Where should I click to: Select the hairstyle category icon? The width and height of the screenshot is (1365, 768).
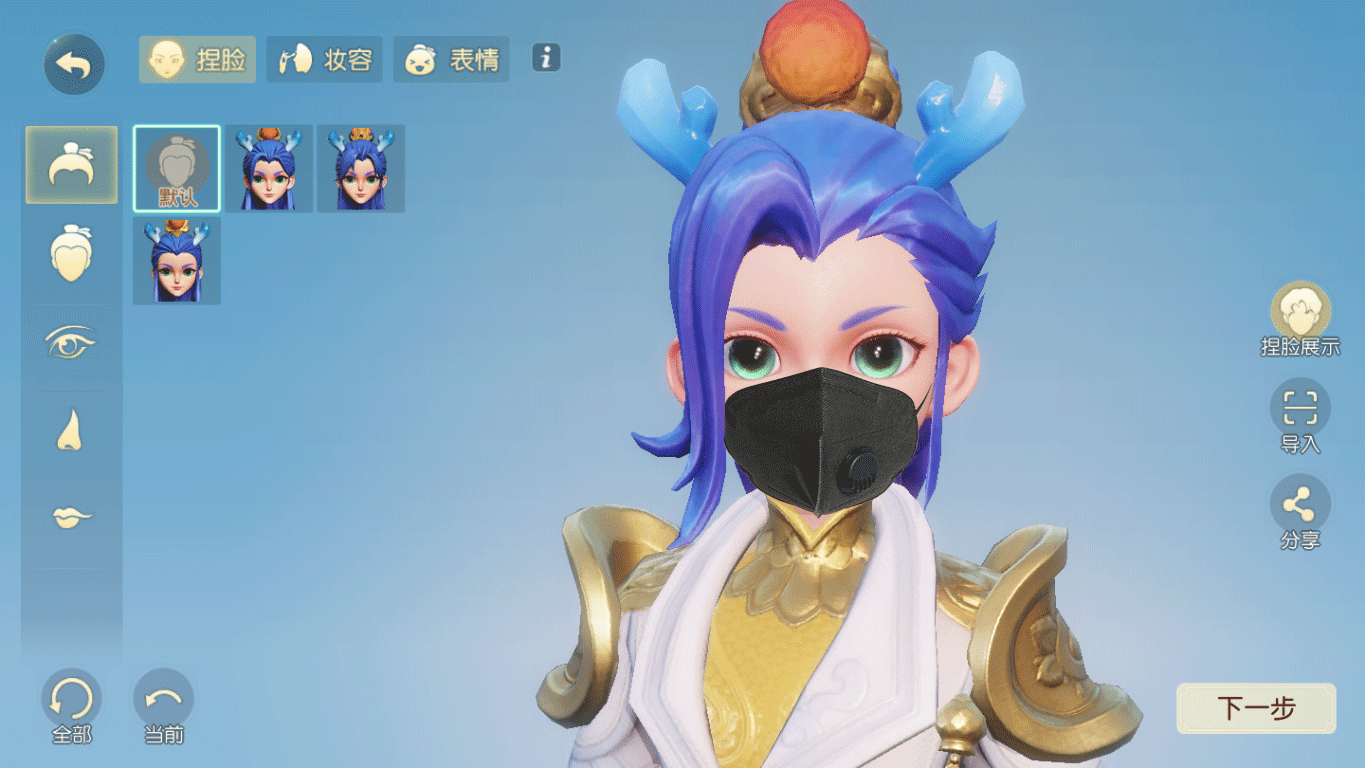(71, 165)
